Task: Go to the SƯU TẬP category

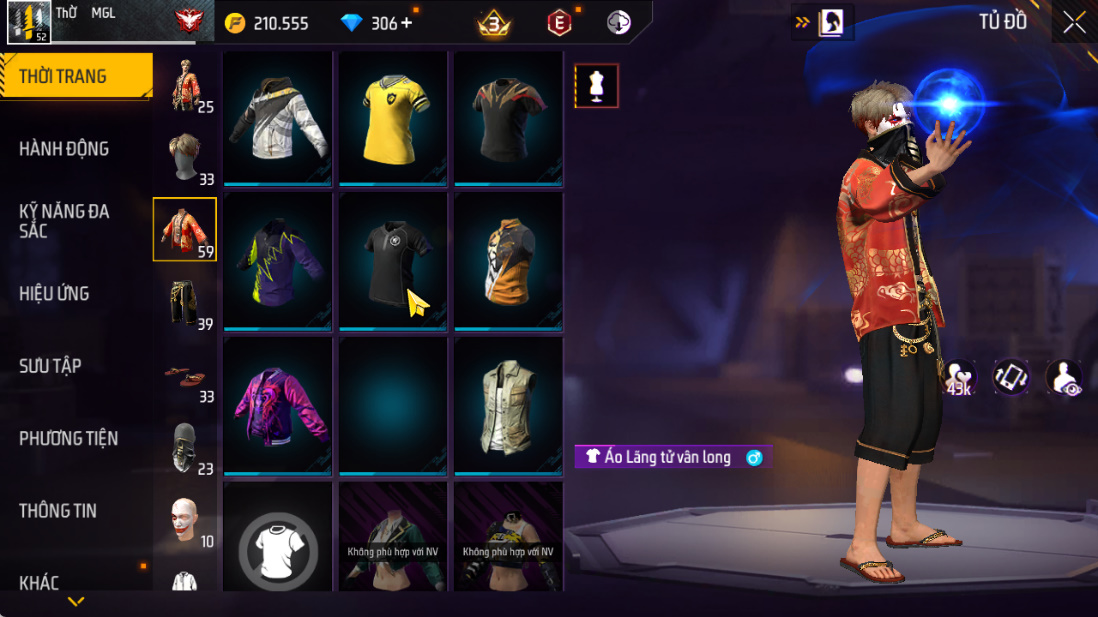Action: point(50,366)
